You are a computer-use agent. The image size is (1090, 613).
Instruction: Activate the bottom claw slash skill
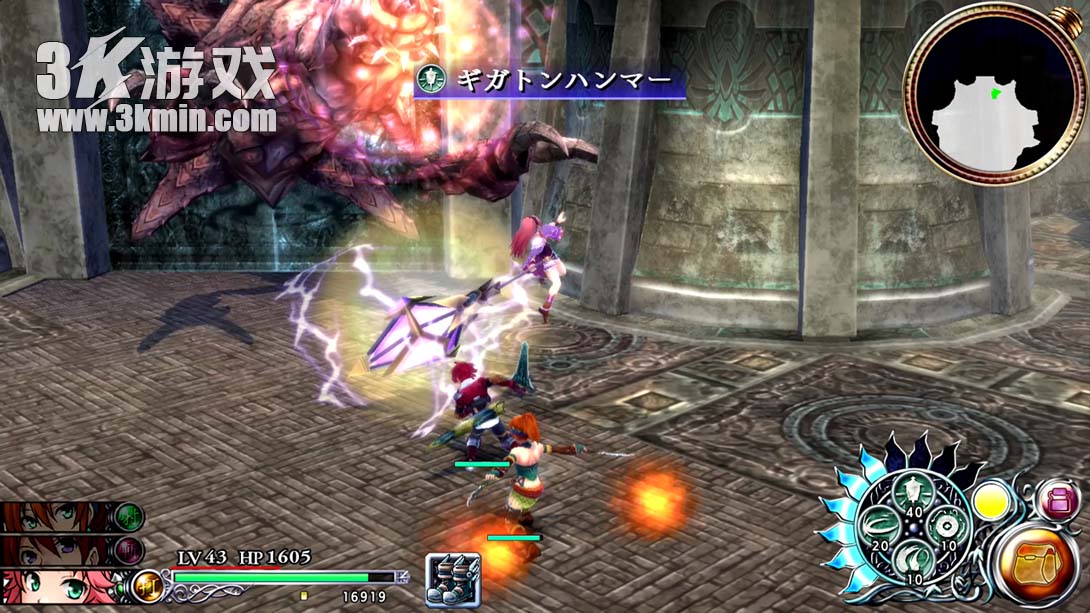911,559
